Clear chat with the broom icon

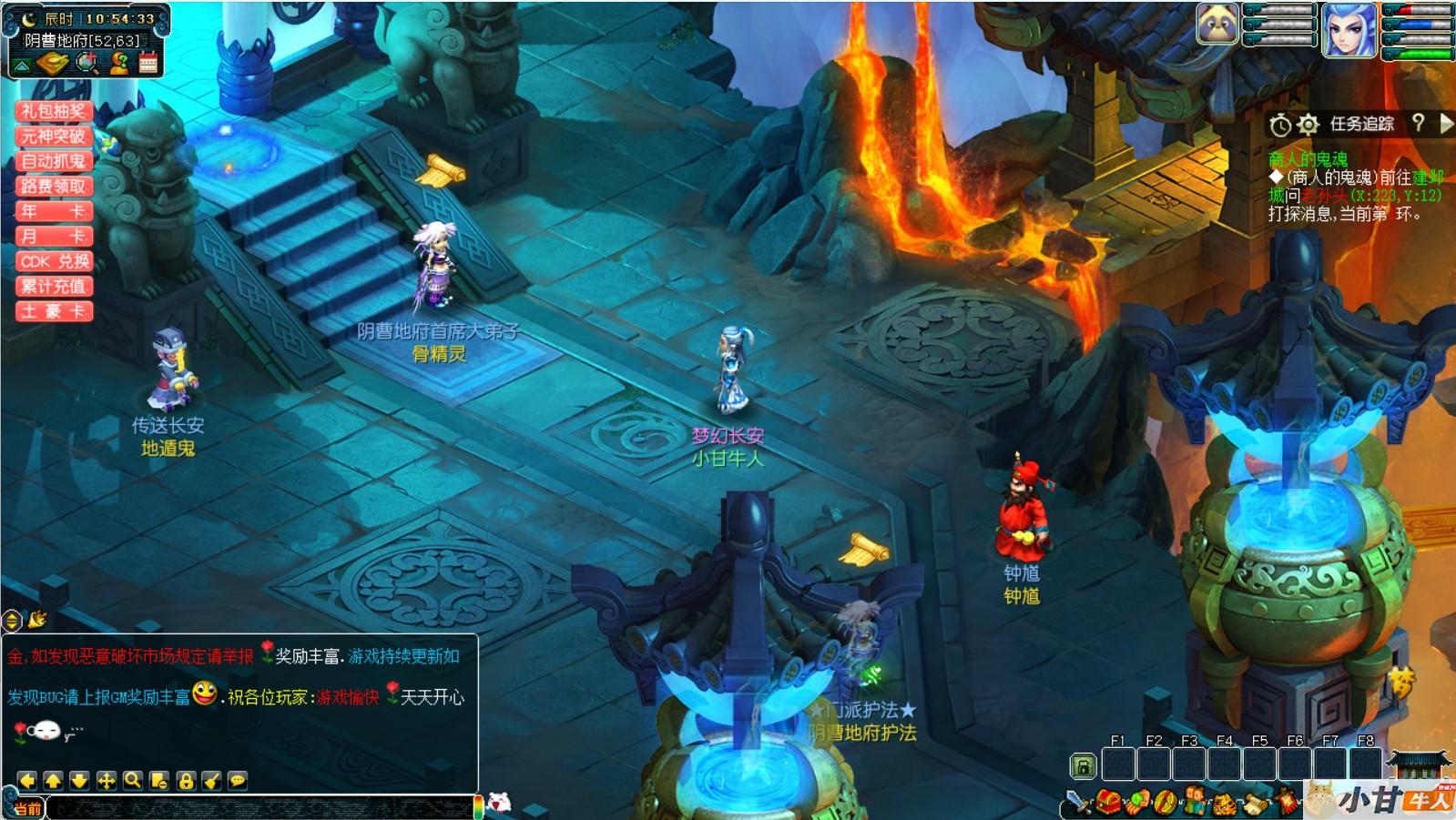click(211, 781)
